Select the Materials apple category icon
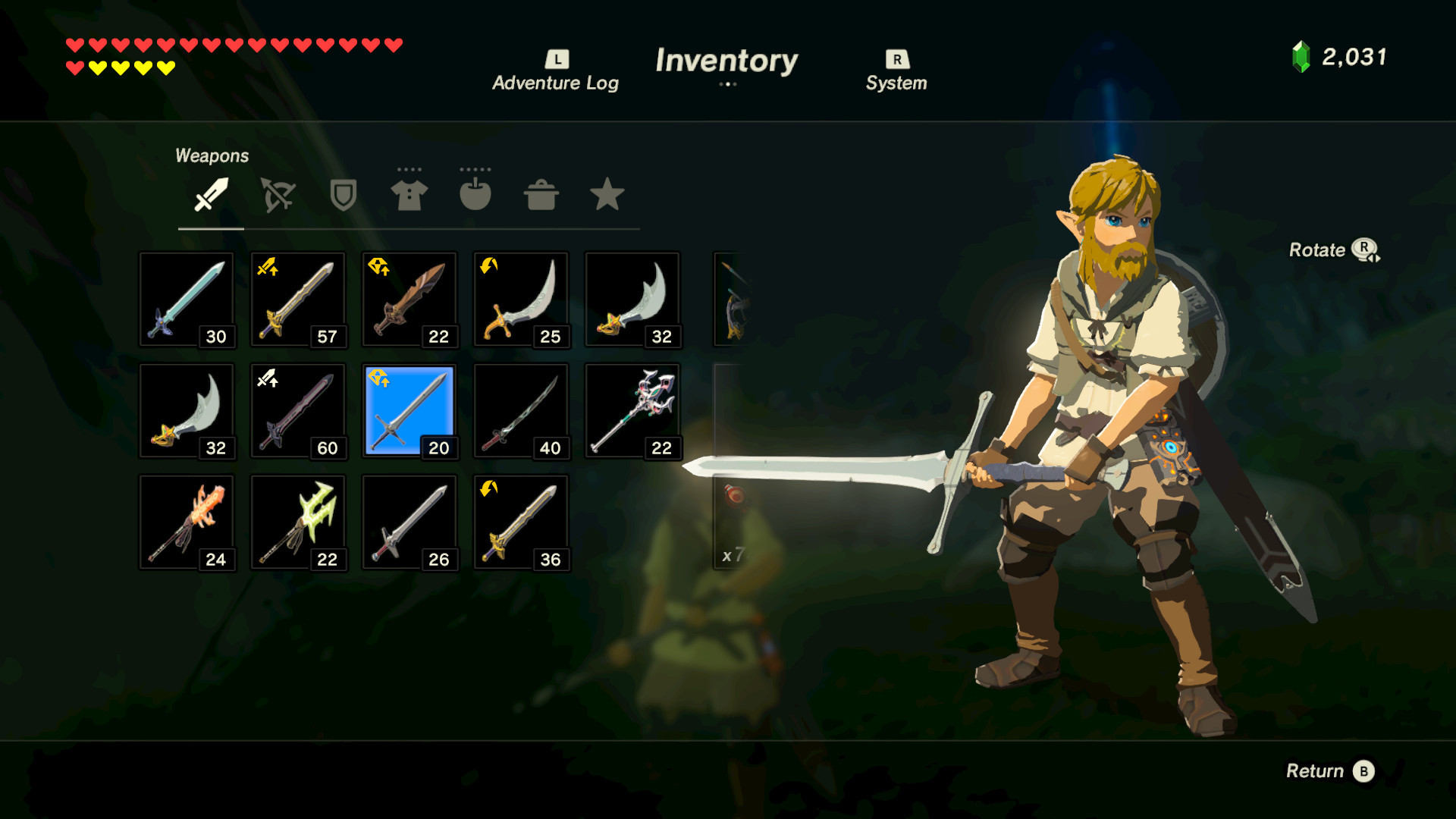Image resolution: width=1456 pixels, height=819 pixels. 475,195
